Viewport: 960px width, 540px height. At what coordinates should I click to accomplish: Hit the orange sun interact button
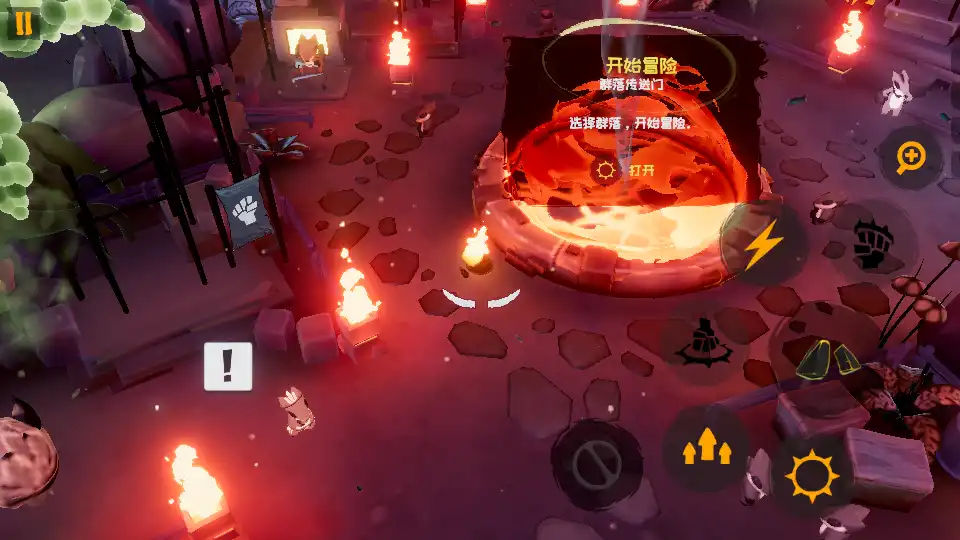811,476
